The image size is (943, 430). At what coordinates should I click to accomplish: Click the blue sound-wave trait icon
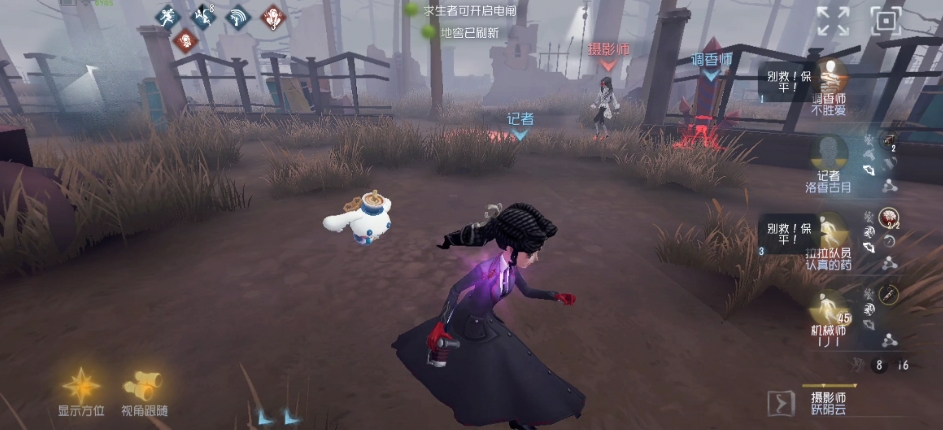click(x=237, y=16)
